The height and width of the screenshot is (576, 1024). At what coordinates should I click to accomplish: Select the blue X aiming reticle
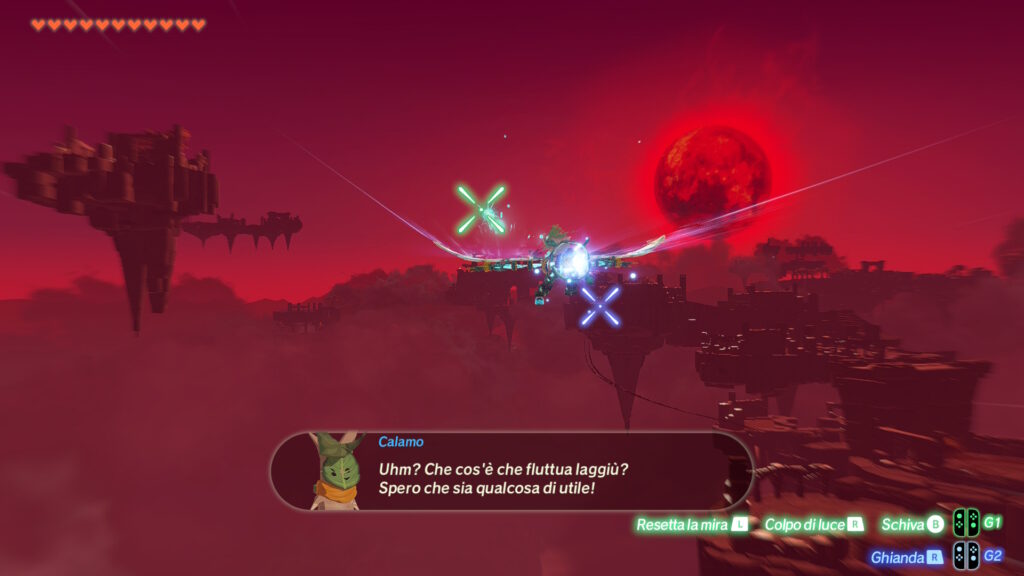coord(600,305)
